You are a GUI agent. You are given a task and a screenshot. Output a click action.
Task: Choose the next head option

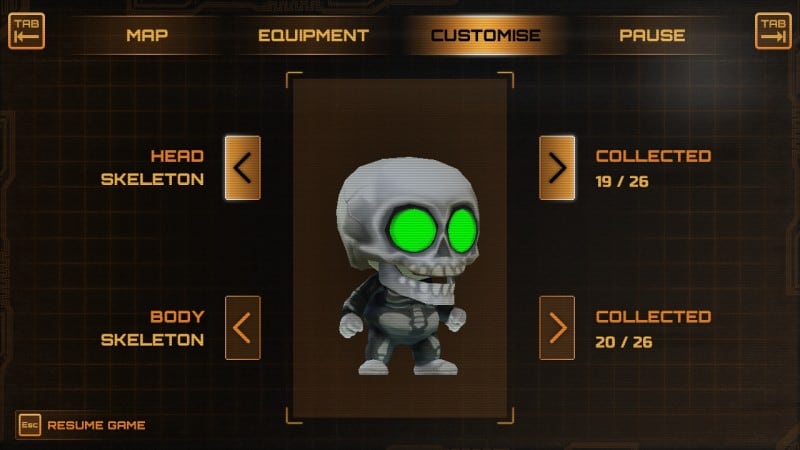point(557,168)
